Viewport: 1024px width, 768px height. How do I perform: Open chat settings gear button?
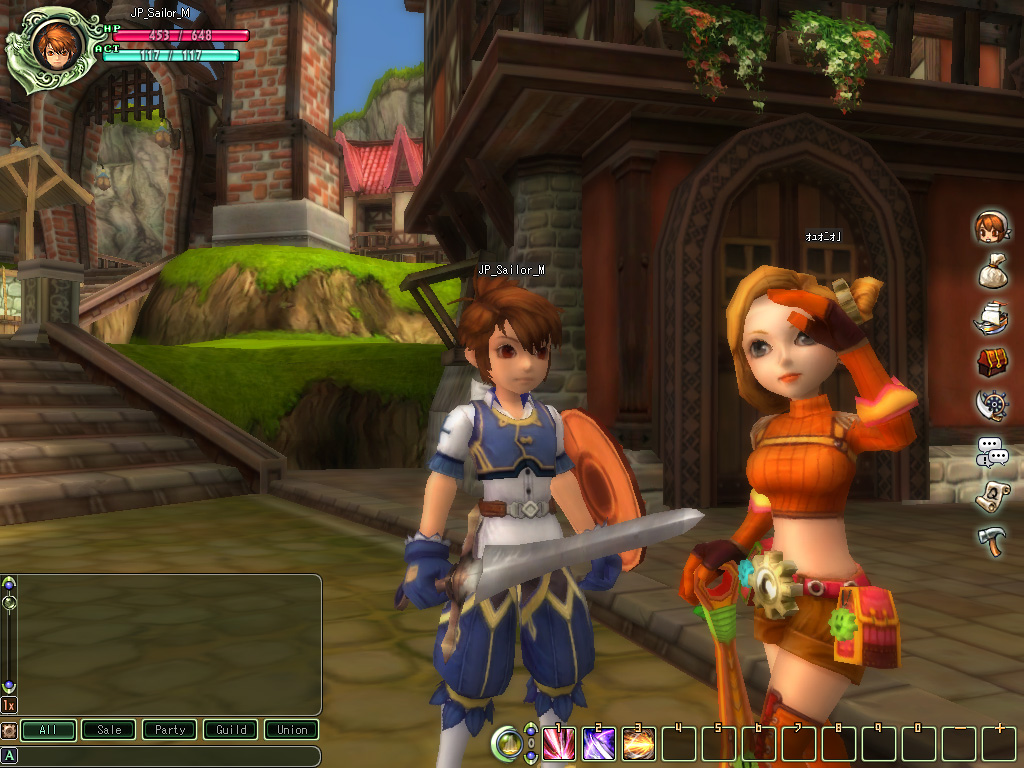coord(9,730)
